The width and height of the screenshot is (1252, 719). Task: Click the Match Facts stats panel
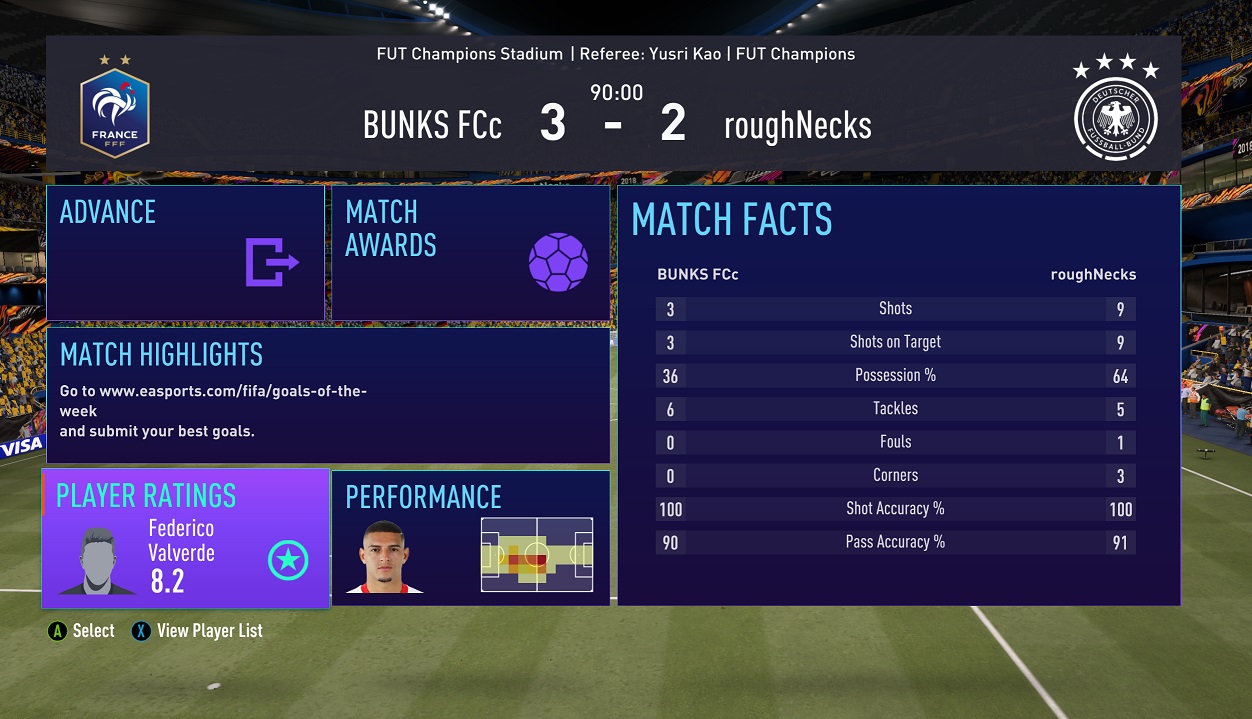click(x=898, y=395)
